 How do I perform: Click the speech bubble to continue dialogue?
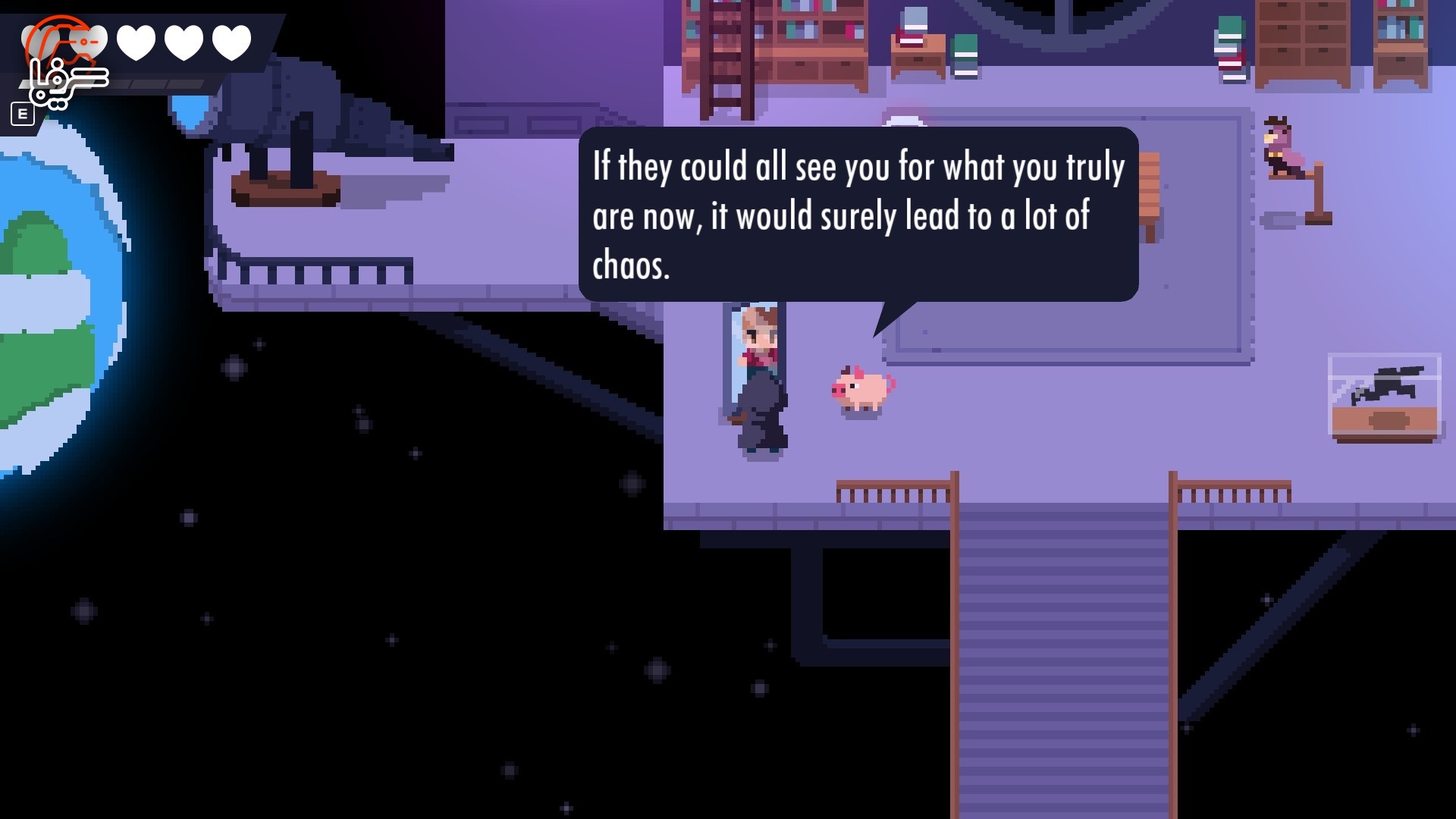pos(858,215)
